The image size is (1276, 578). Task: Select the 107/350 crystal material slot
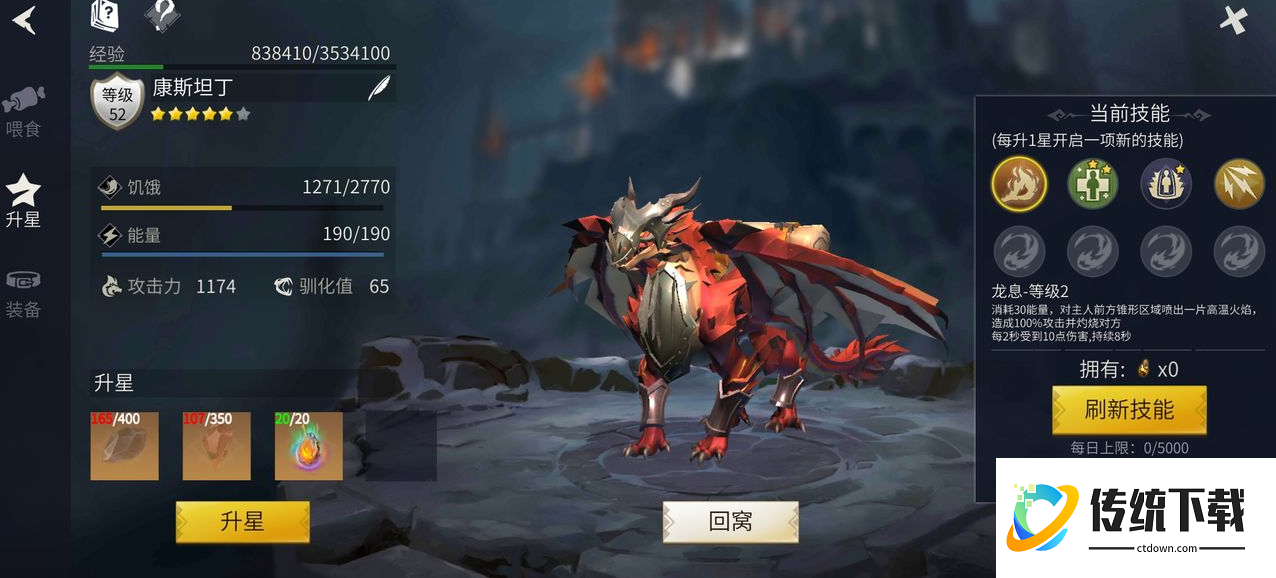click(x=217, y=445)
